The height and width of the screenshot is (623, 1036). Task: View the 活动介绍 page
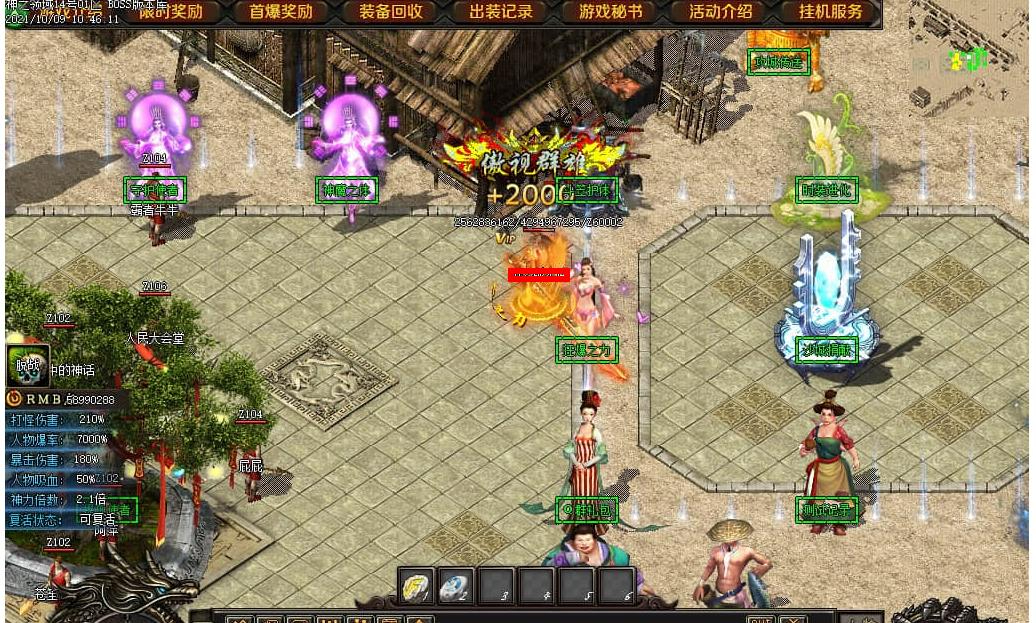[720, 13]
